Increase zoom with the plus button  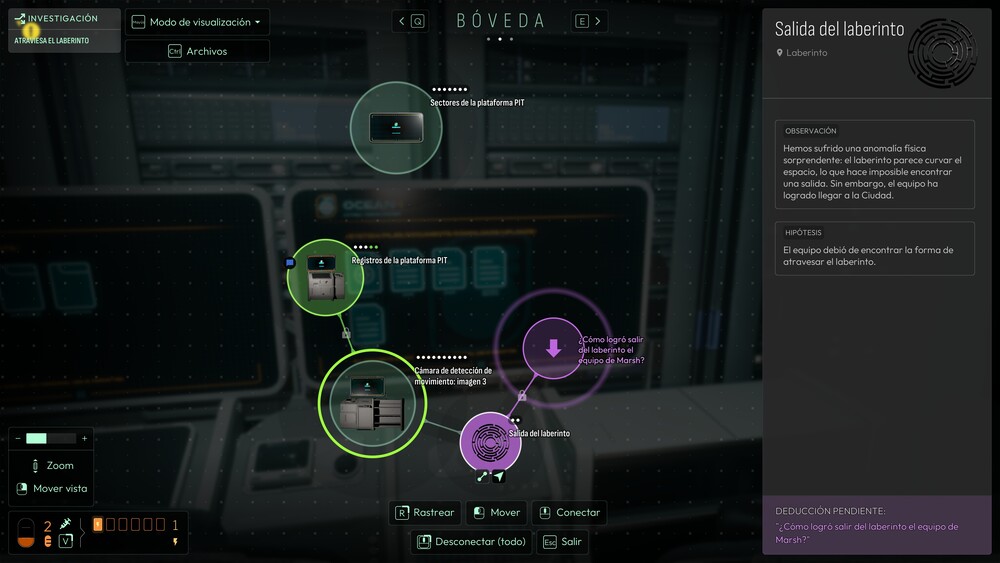pyautogui.click(x=84, y=438)
